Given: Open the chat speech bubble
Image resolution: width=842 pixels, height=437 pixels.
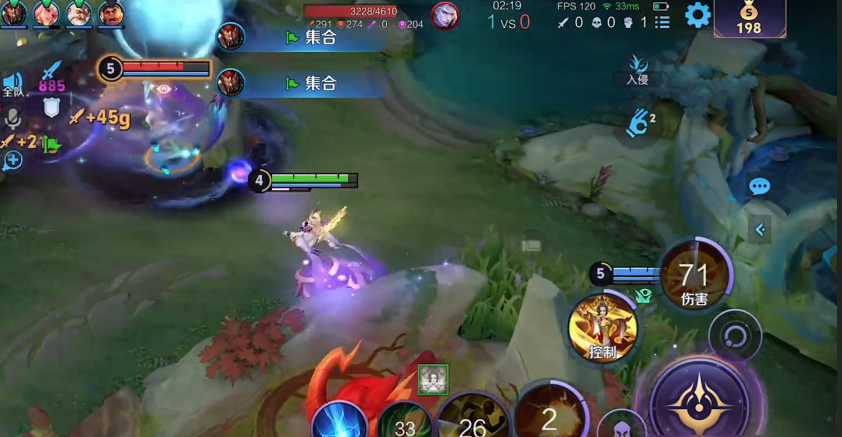Looking at the screenshot, I should coord(759,187).
